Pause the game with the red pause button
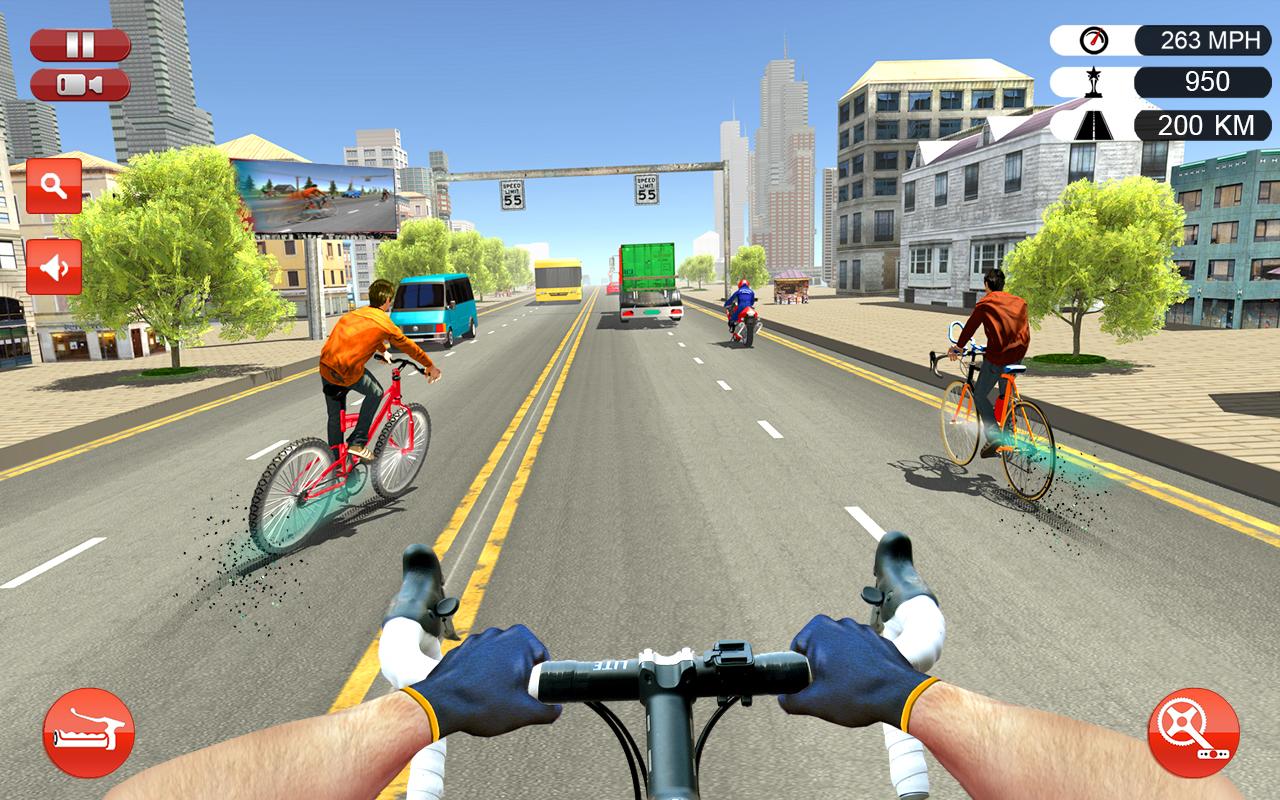Image resolution: width=1280 pixels, height=800 pixels. [x=80, y=45]
